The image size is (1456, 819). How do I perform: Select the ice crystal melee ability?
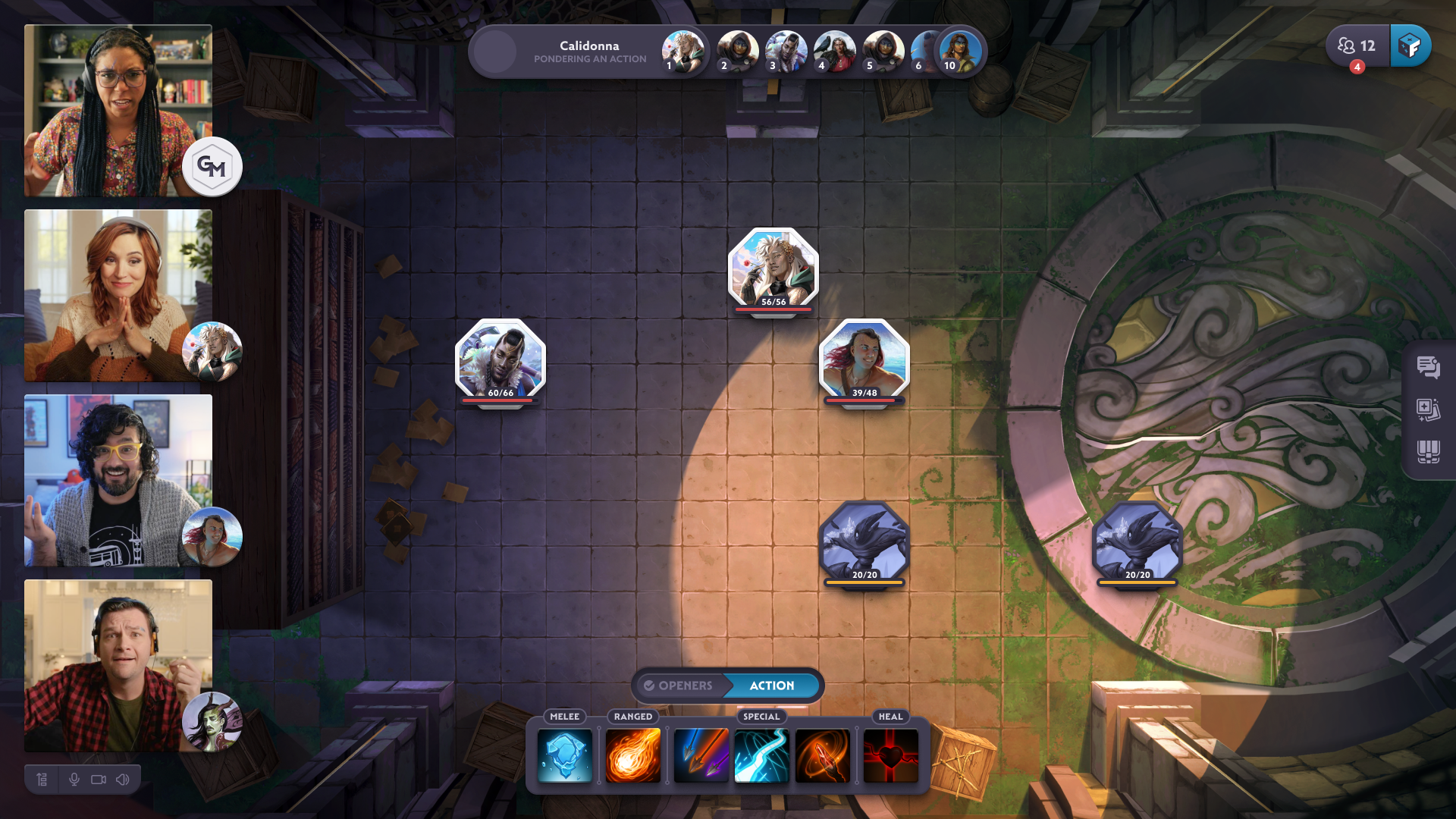tap(565, 755)
